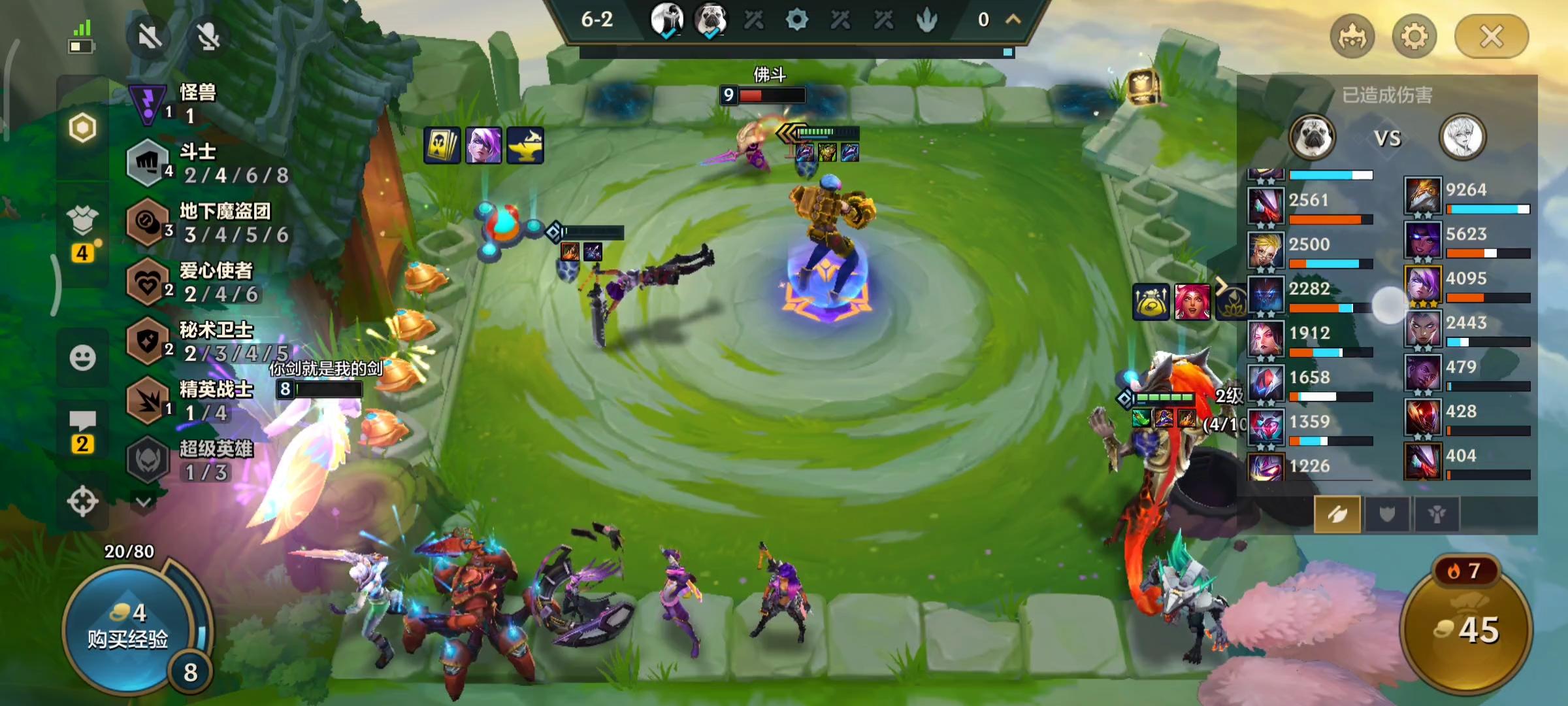Viewport: 1568px width, 706px height.
Task: Toggle the muted microphone icon
Action: click(x=208, y=37)
